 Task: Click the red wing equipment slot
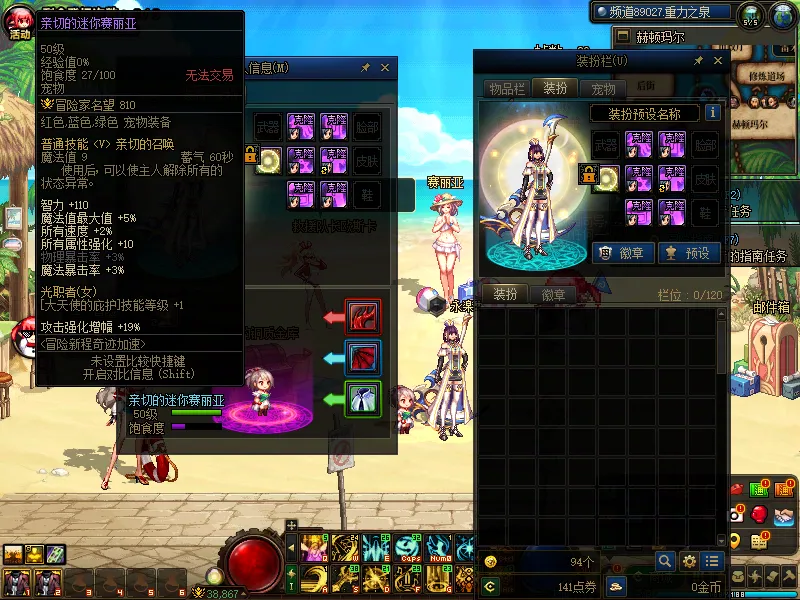(362, 316)
